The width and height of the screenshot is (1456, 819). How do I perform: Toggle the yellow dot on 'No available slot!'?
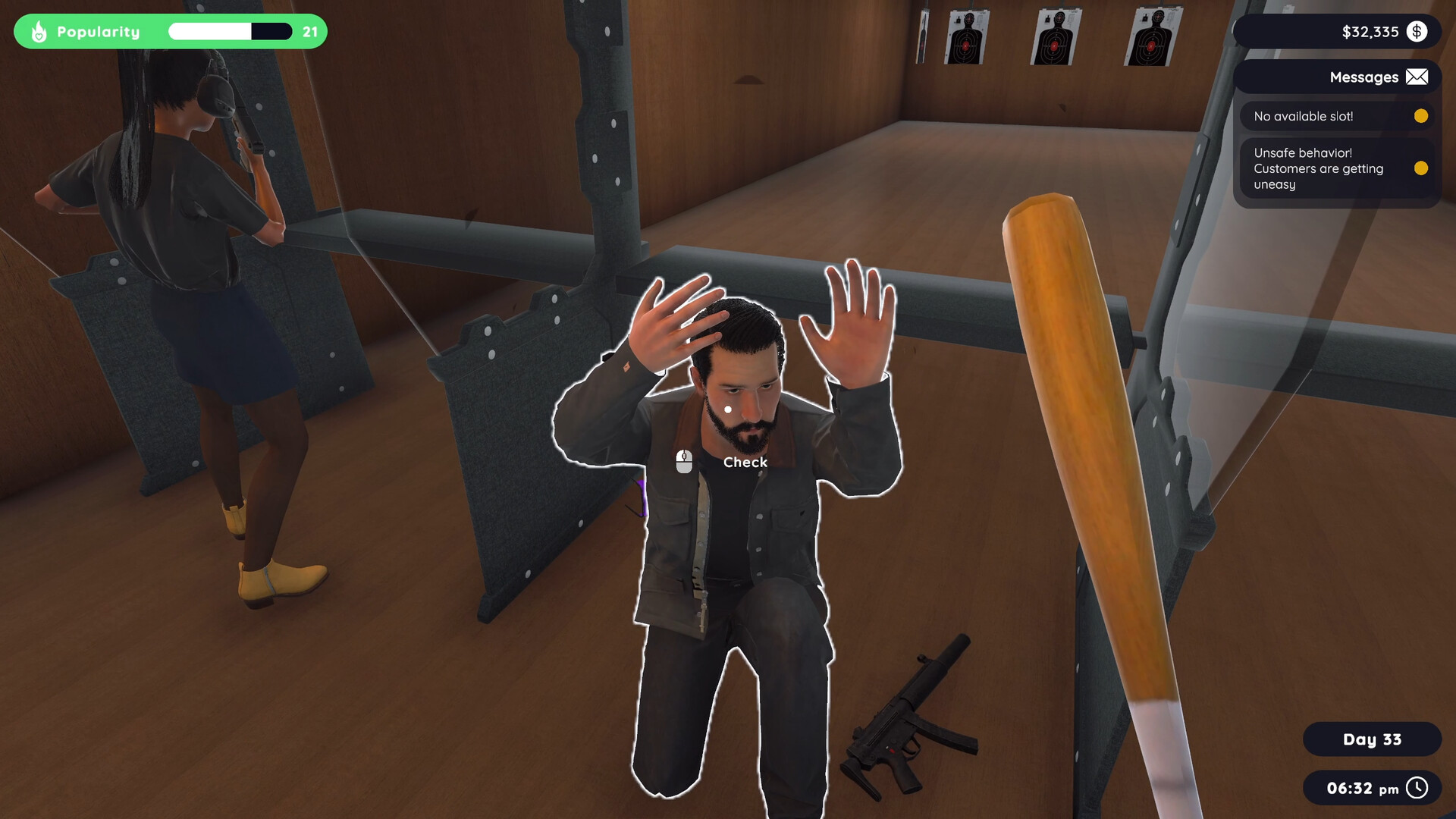(x=1420, y=116)
